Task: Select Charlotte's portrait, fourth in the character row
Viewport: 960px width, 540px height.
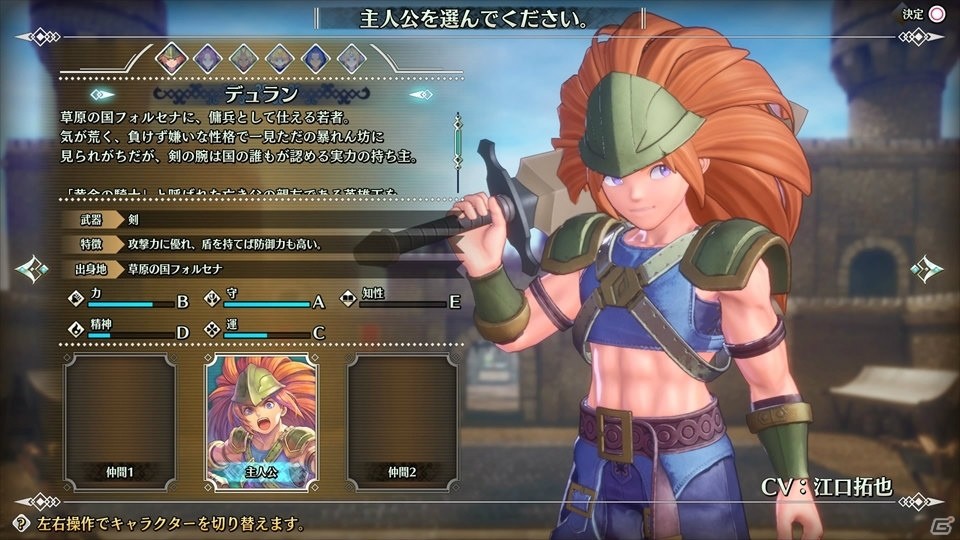Action: coord(279,58)
